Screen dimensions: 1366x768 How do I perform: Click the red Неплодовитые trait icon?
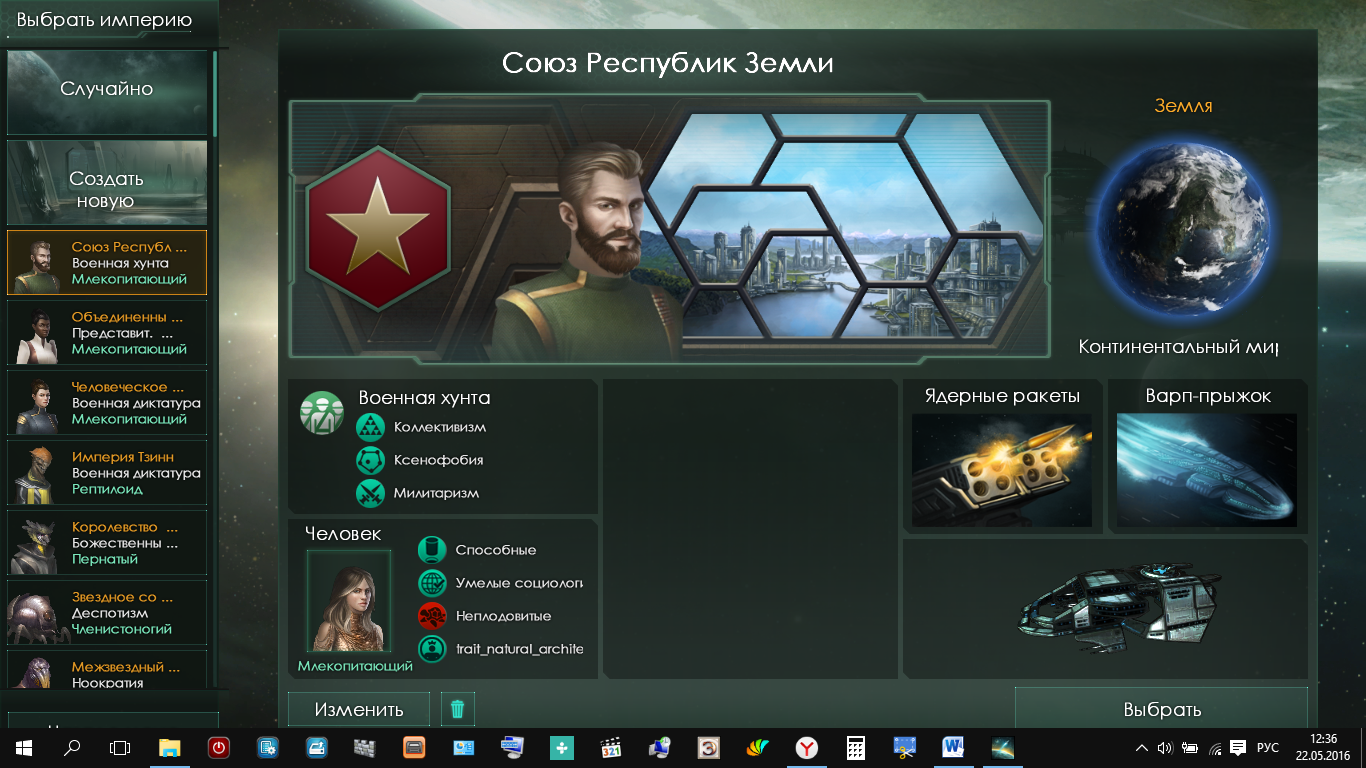tap(432, 616)
